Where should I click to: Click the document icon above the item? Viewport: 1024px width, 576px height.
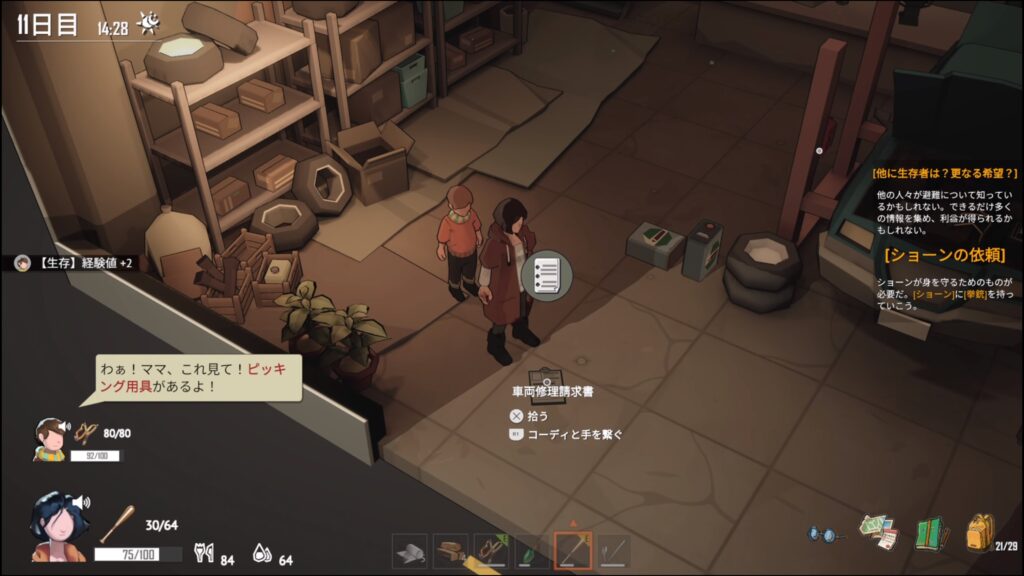click(x=546, y=273)
